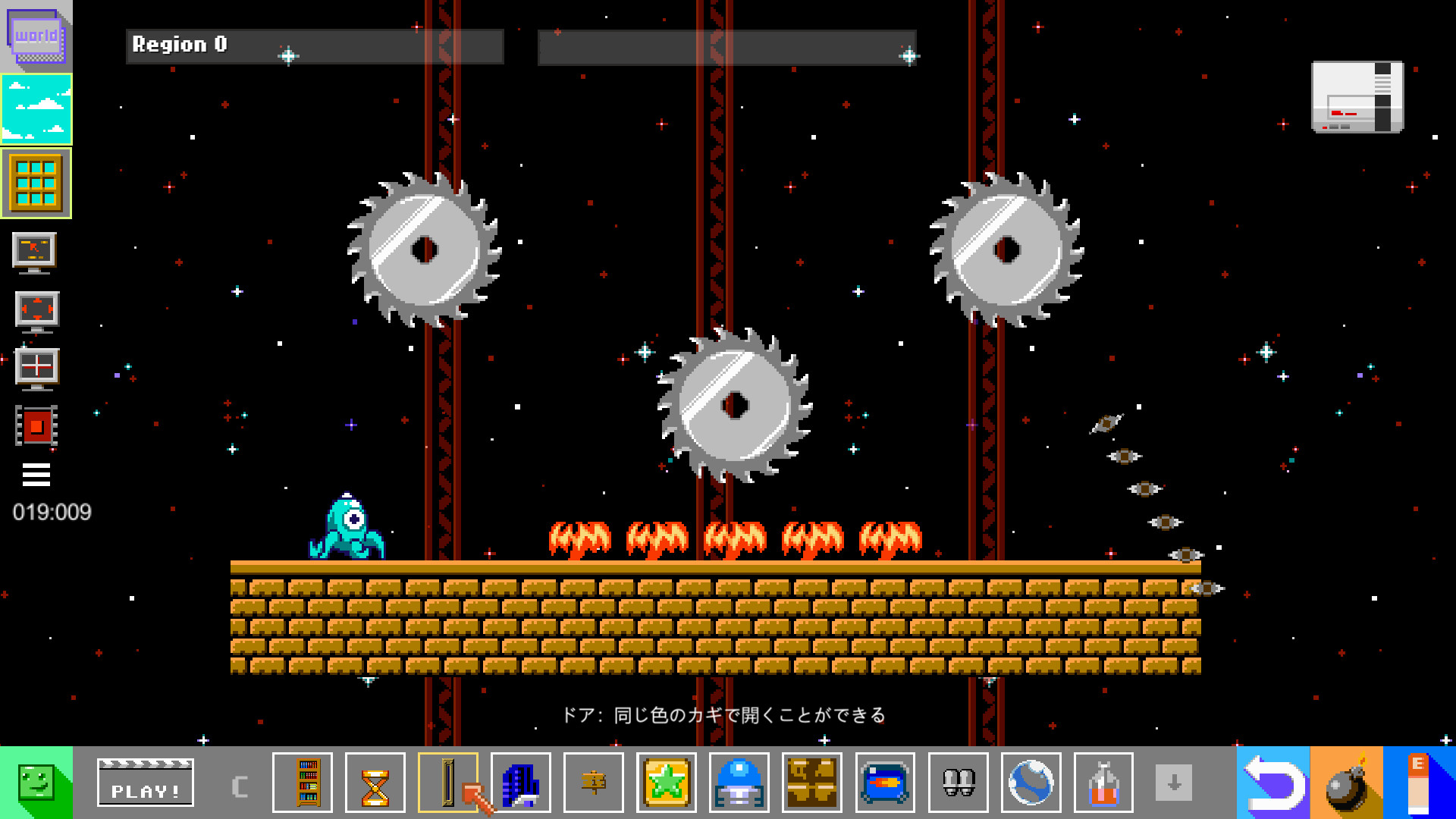Screen dimensions: 1456x819
Task: Select the door placement tool
Action: tap(448, 783)
